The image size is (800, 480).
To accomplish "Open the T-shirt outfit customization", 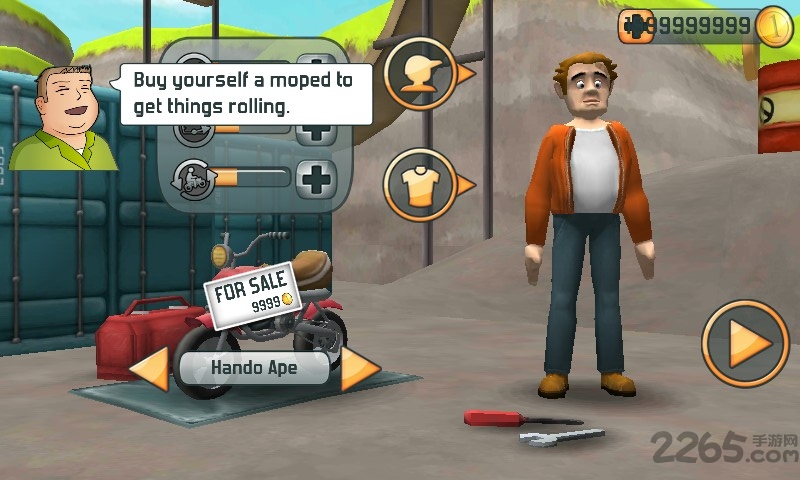I will [x=421, y=185].
